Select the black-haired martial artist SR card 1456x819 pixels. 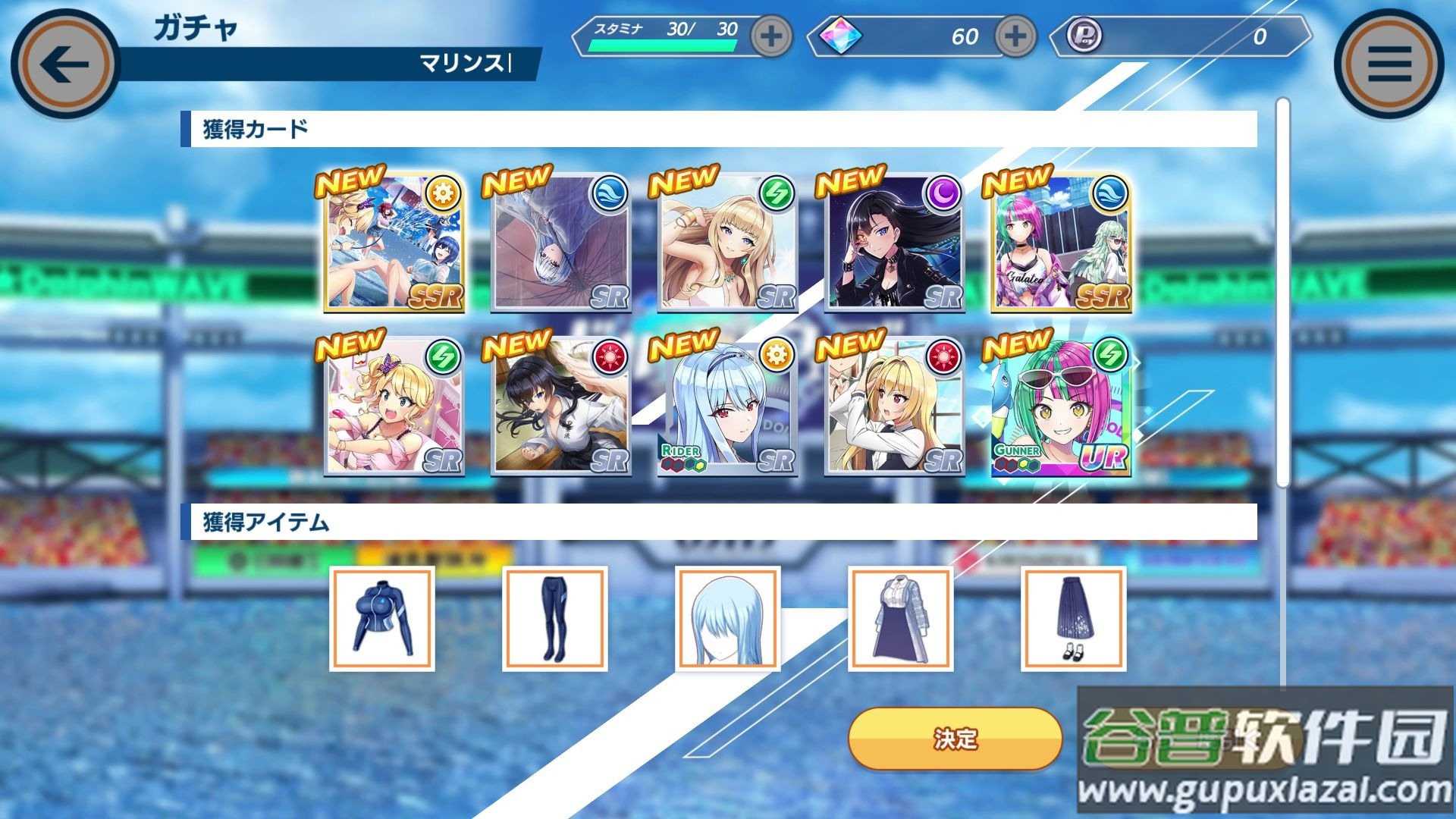click(561, 408)
